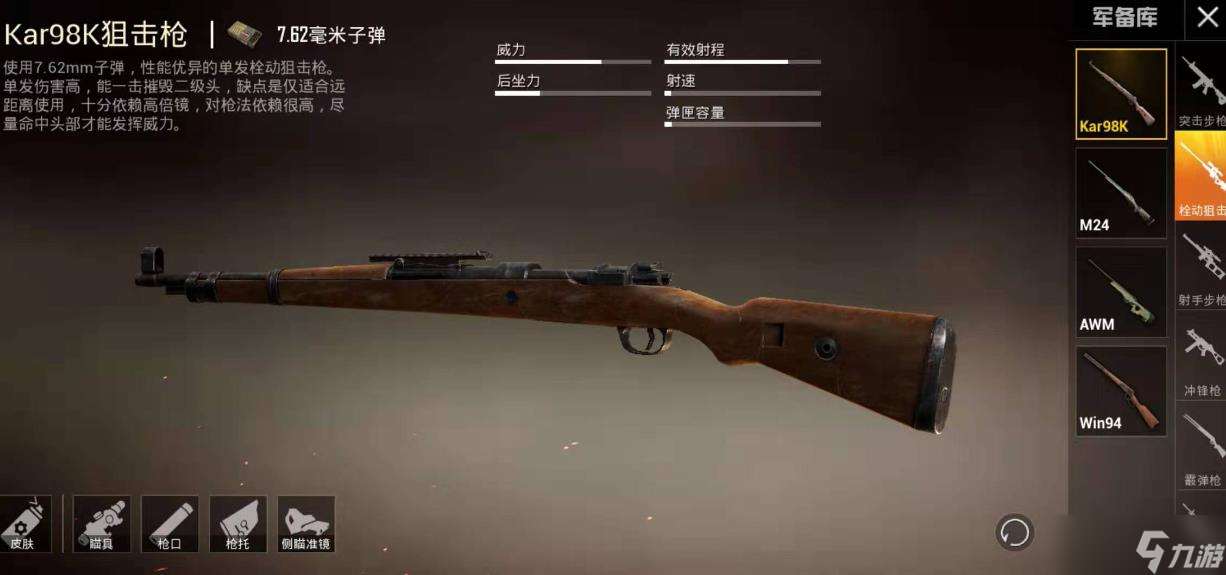
Task: Open the 霰弹枪 shotgun category
Action: pyautogui.click(x=1202, y=448)
